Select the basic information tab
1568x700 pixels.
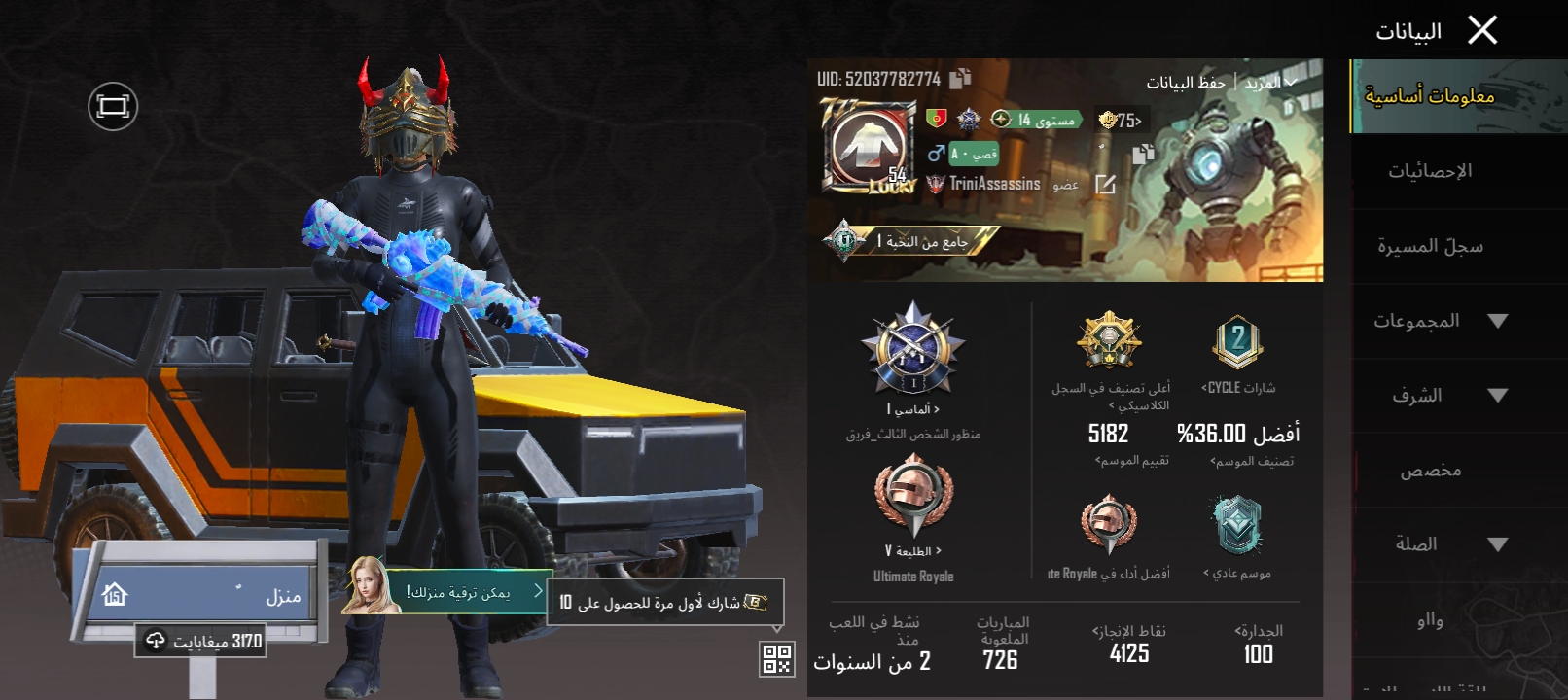point(1429,96)
